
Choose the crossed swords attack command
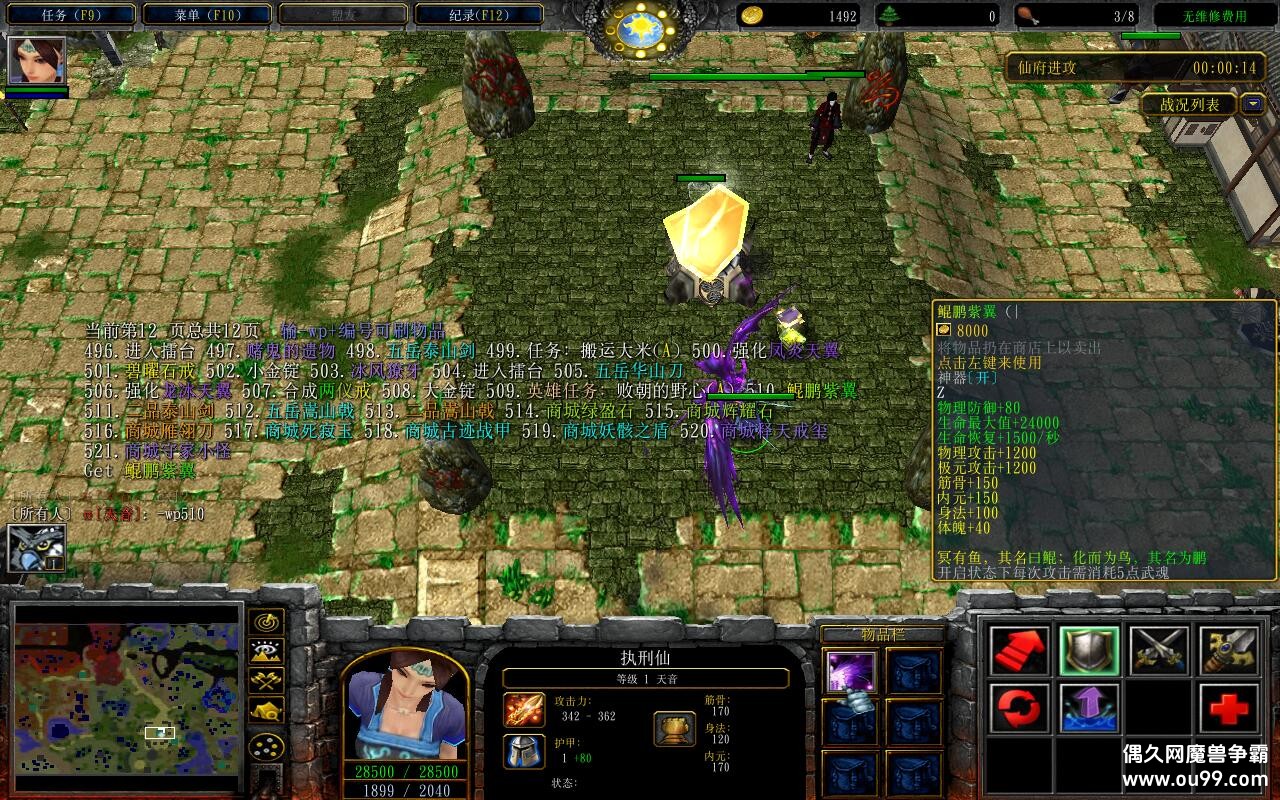(1159, 651)
